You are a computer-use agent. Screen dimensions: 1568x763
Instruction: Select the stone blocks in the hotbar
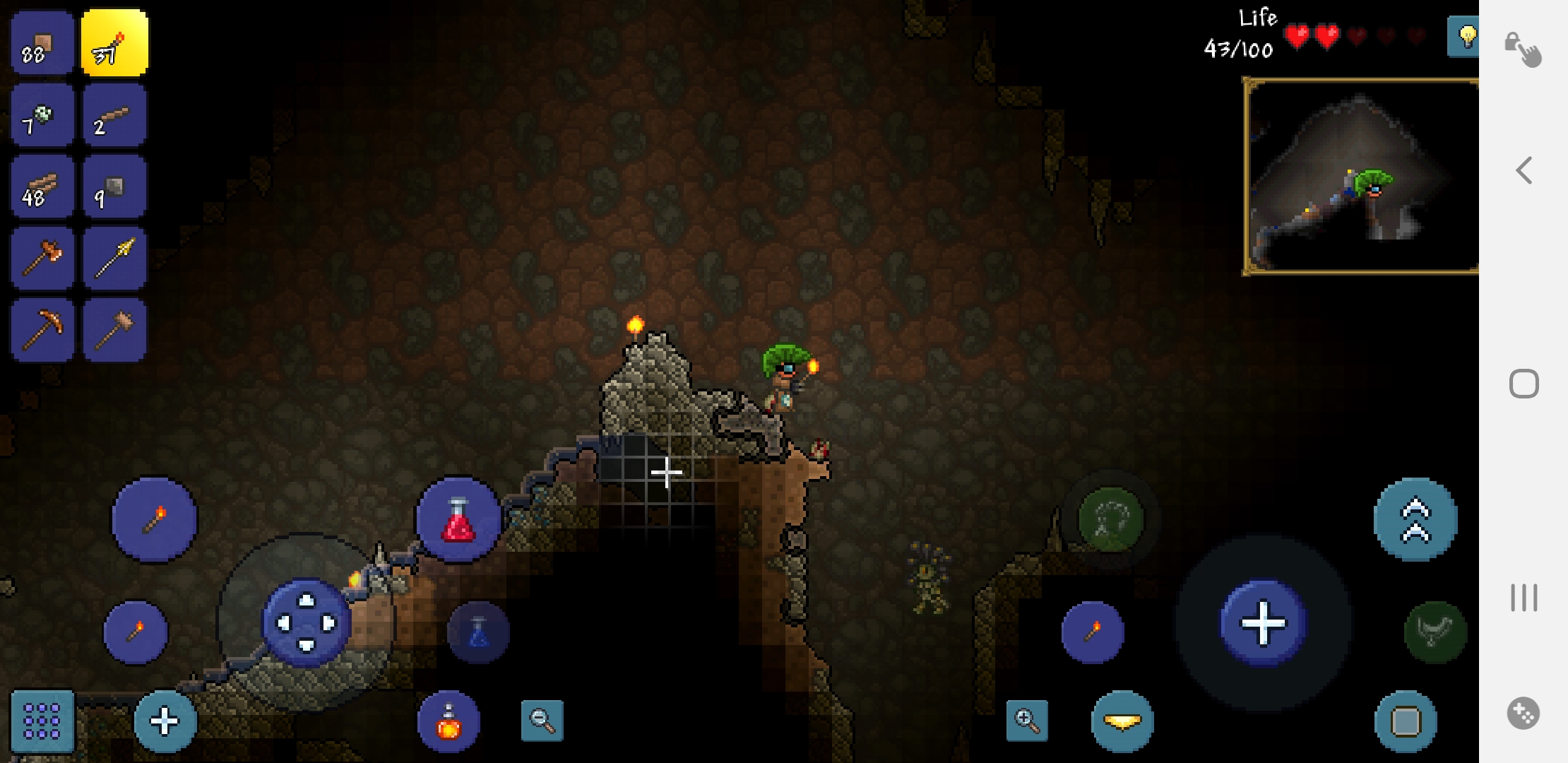click(x=114, y=186)
